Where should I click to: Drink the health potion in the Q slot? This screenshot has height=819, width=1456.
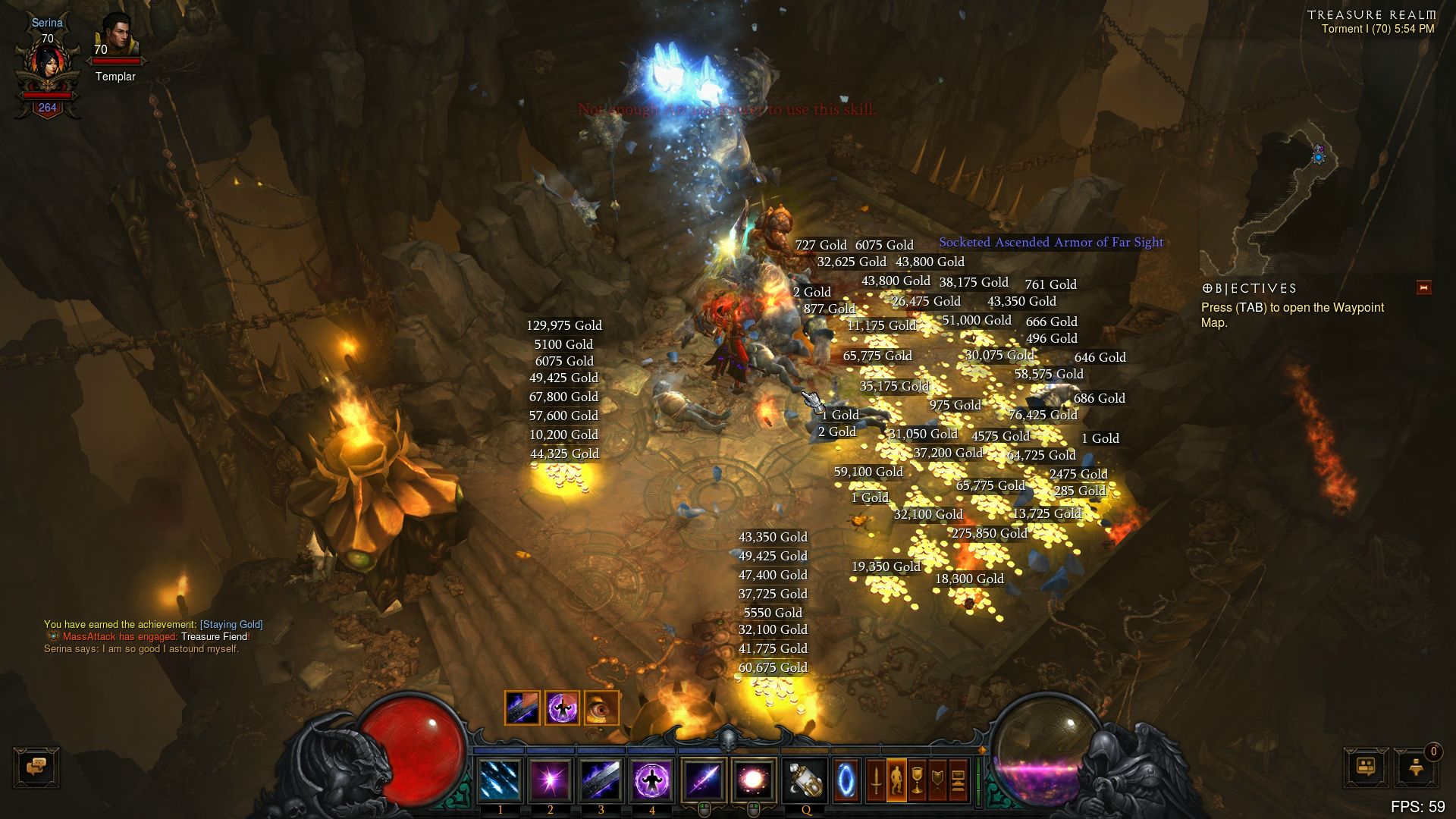tap(805, 780)
